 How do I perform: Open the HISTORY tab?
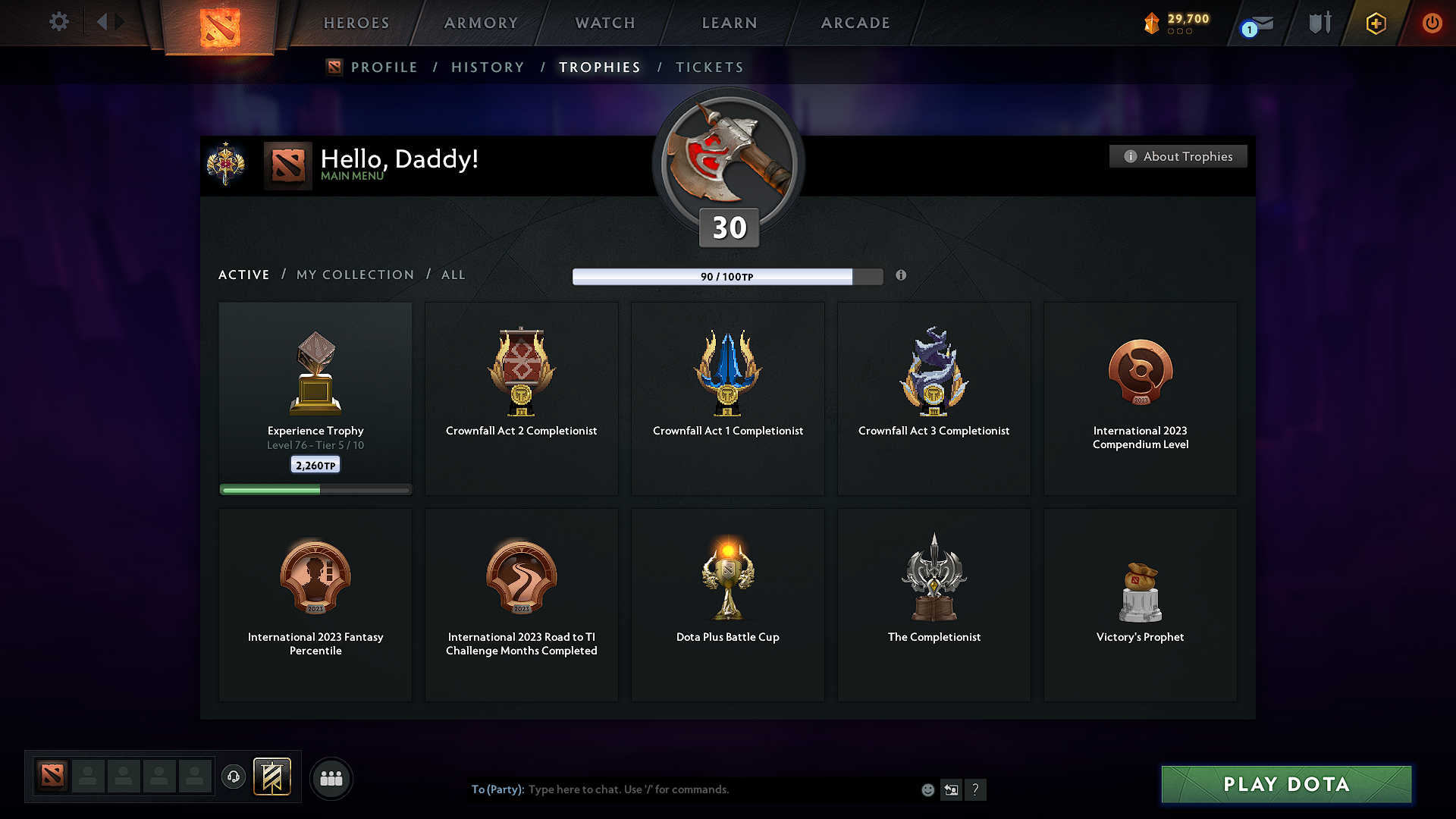(488, 67)
